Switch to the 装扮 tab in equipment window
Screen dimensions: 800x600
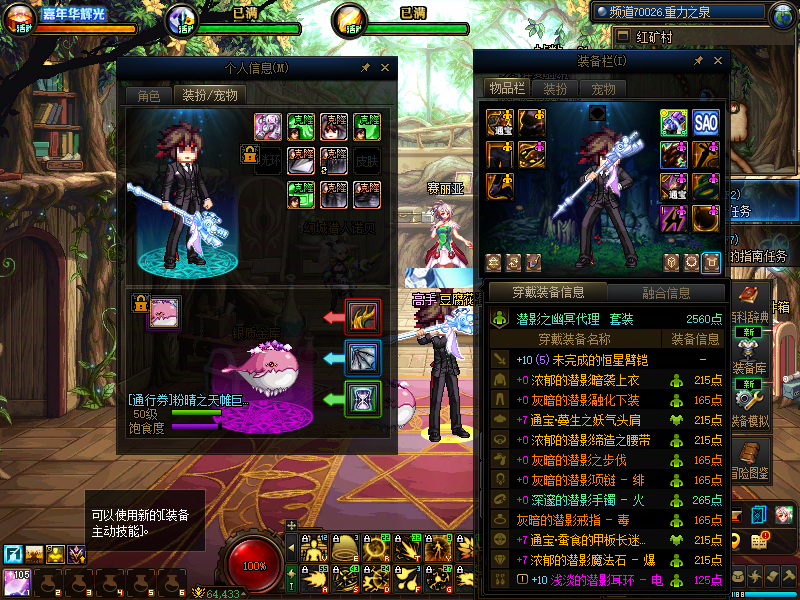[x=555, y=89]
